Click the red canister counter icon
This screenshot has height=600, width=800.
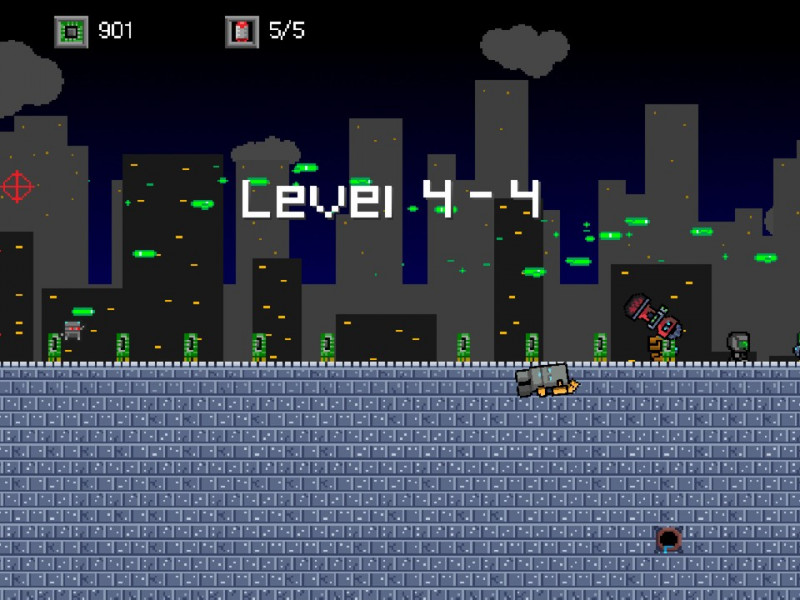coord(240,31)
